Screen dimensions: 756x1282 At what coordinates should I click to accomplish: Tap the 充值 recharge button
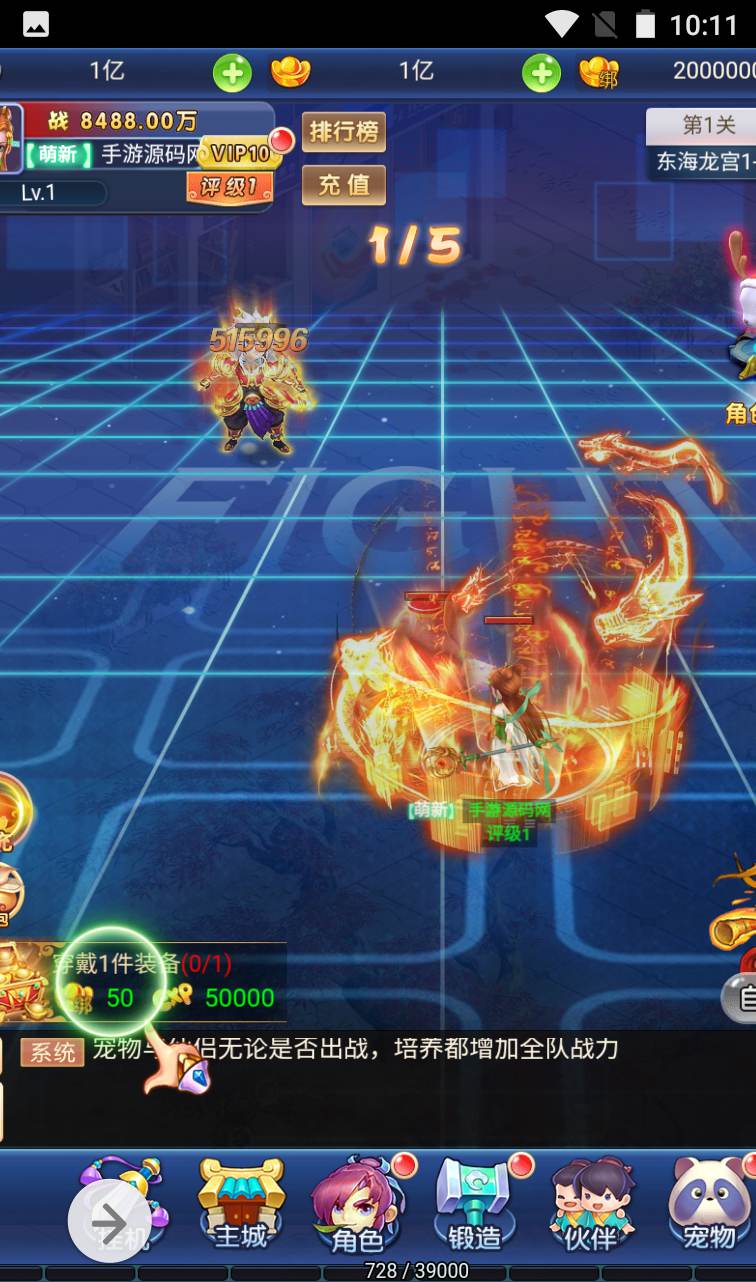pos(344,185)
